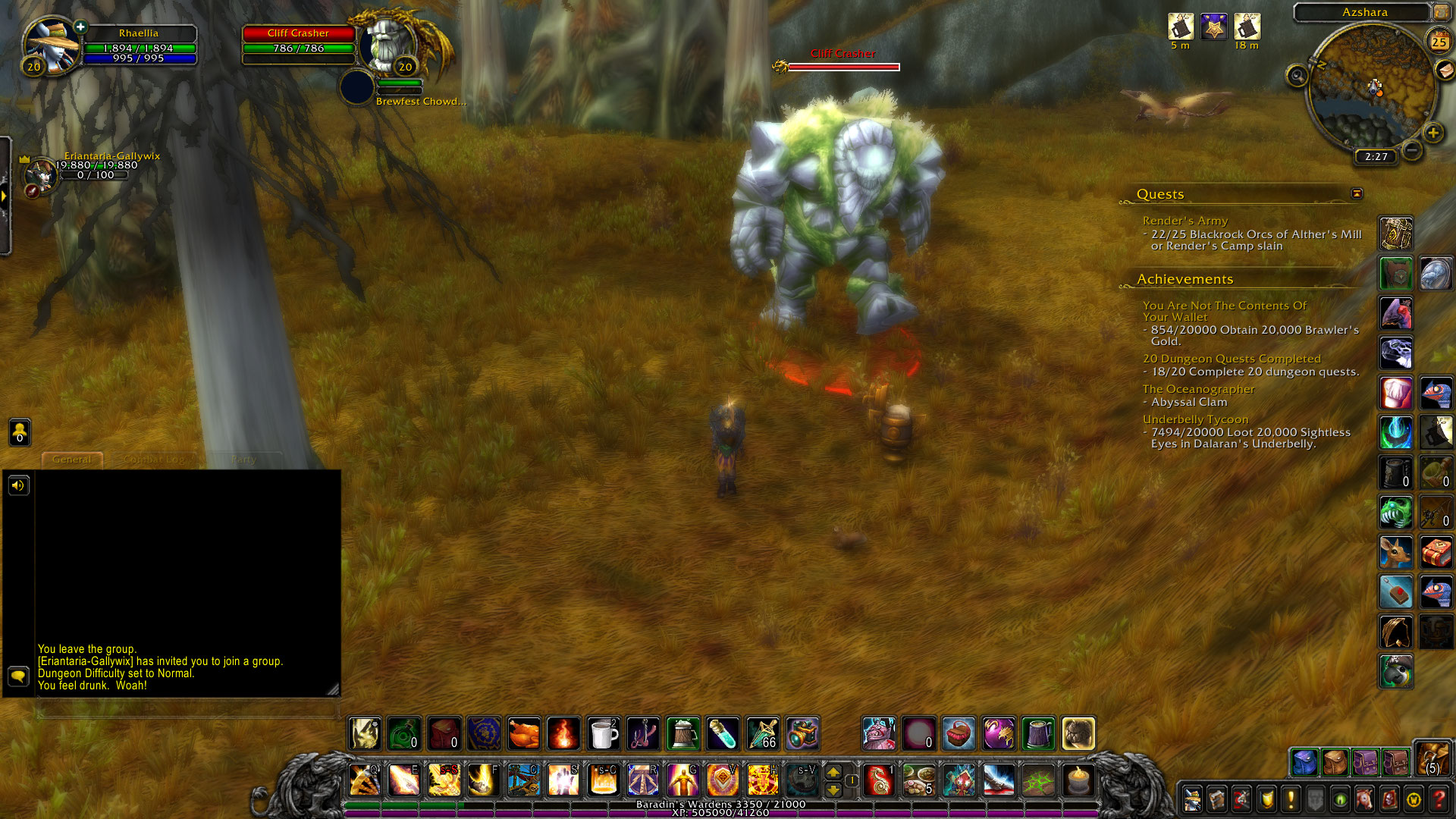Click the mail envelope icon by the minimap

pyautogui.click(x=1446, y=70)
